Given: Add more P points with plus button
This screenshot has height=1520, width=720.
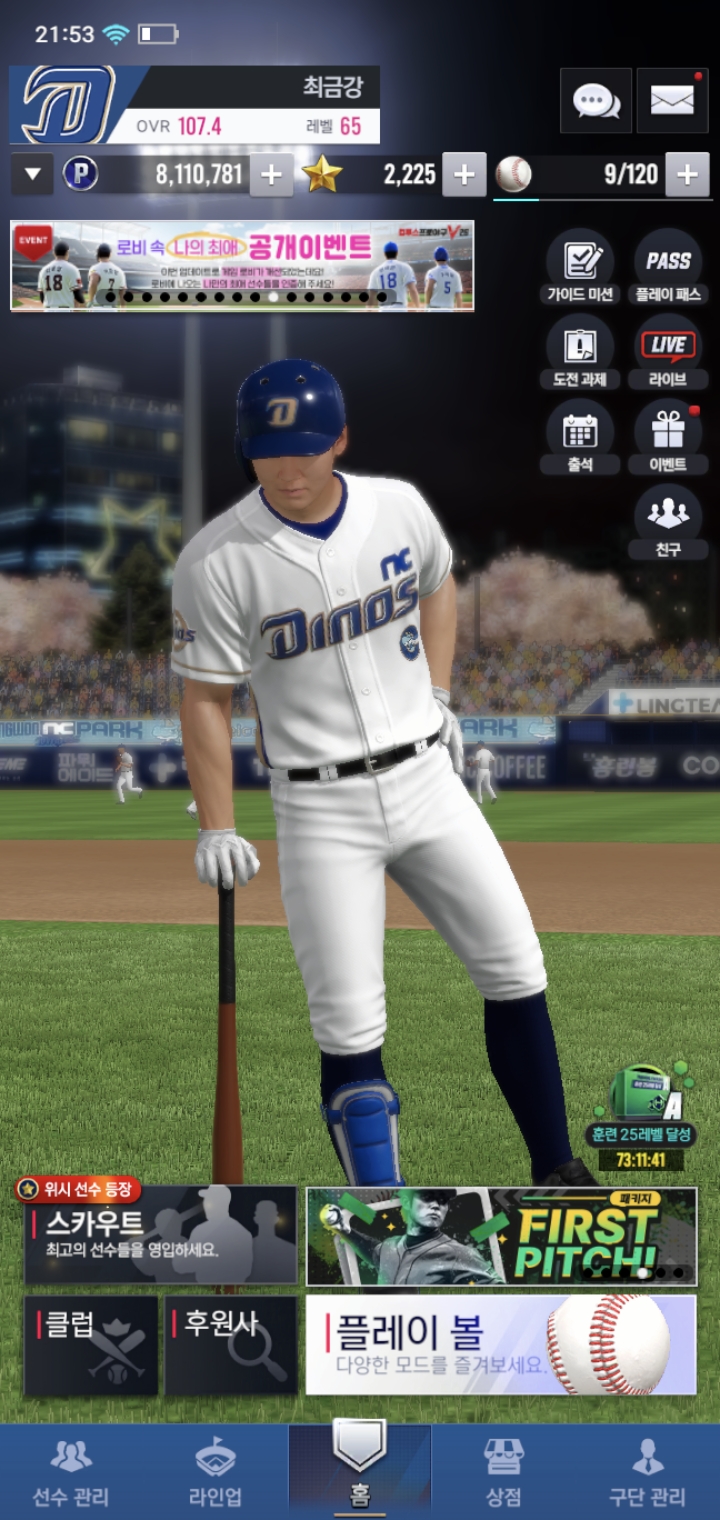Looking at the screenshot, I should coord(271,175).
